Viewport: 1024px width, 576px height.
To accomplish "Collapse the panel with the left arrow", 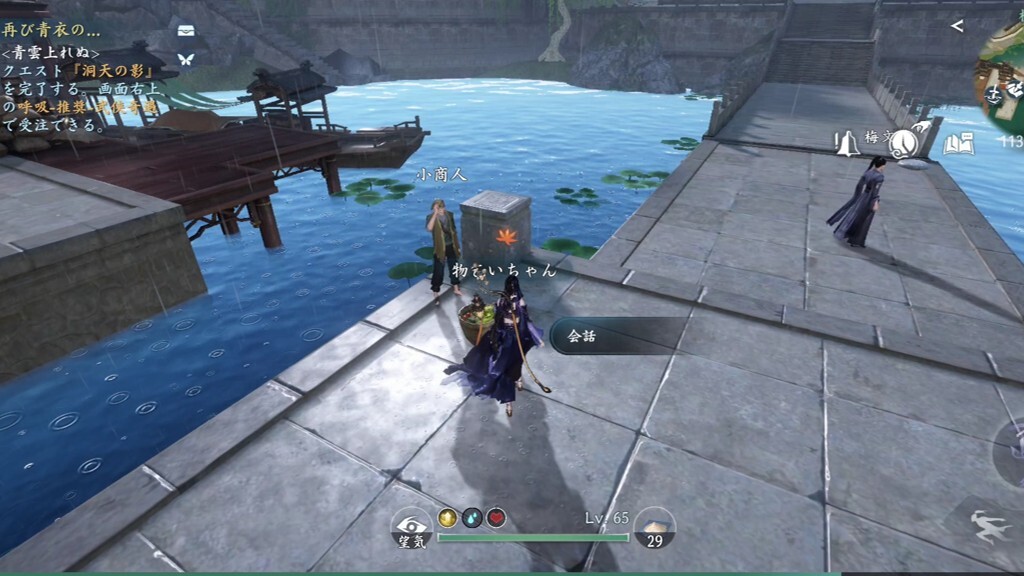I will click(957, 26).
